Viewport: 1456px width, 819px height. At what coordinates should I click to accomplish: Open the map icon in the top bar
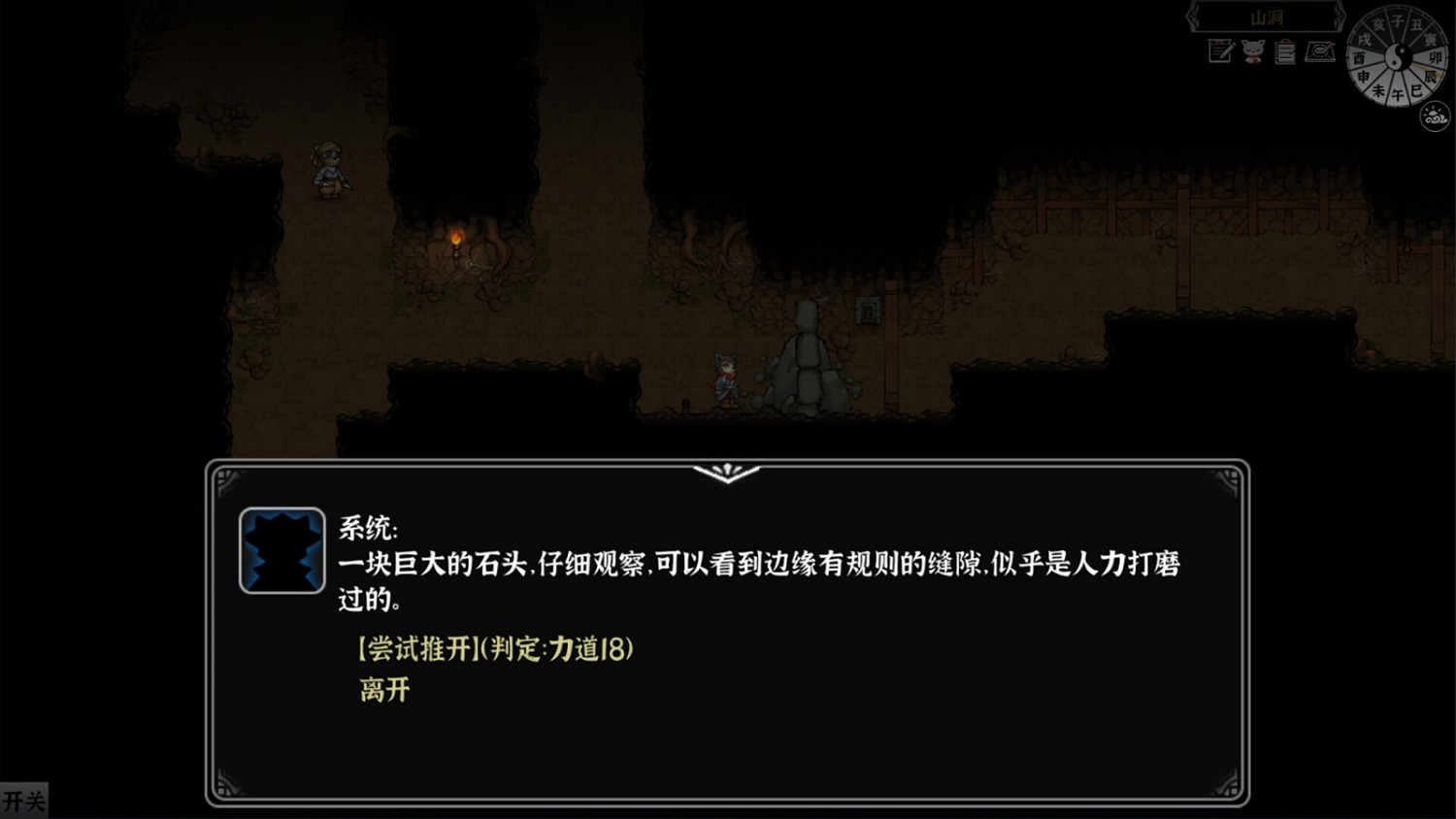tap(1319, 51)
